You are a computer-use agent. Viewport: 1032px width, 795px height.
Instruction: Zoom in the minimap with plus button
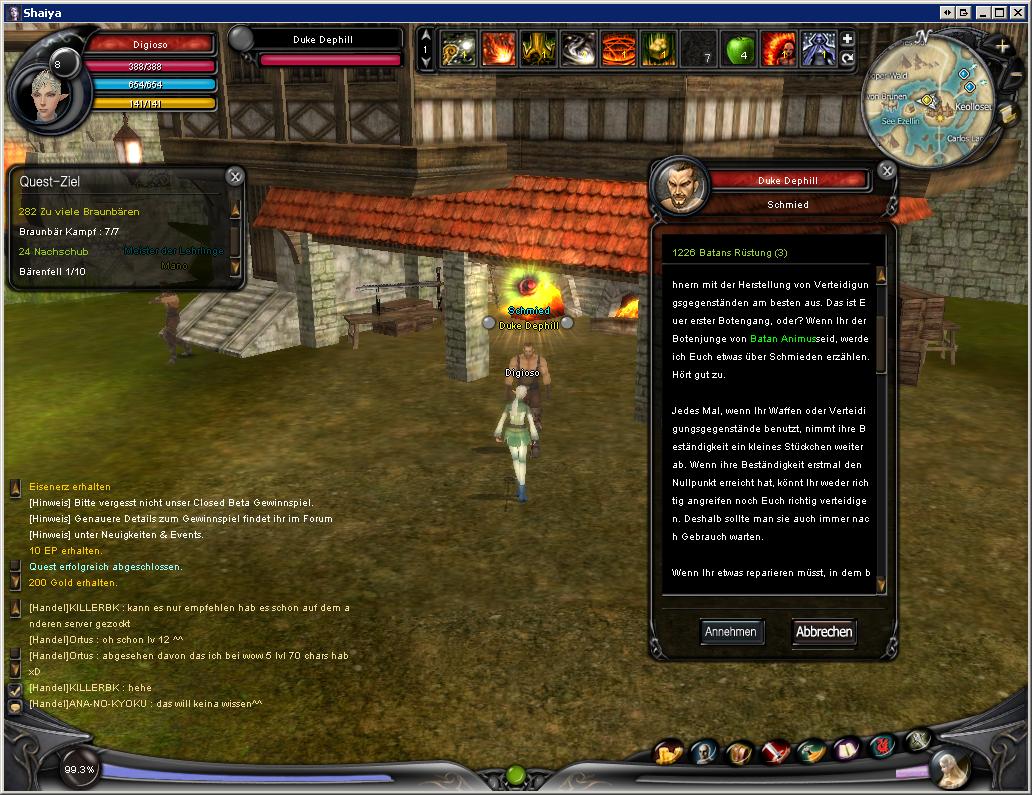click(1002, 47)
